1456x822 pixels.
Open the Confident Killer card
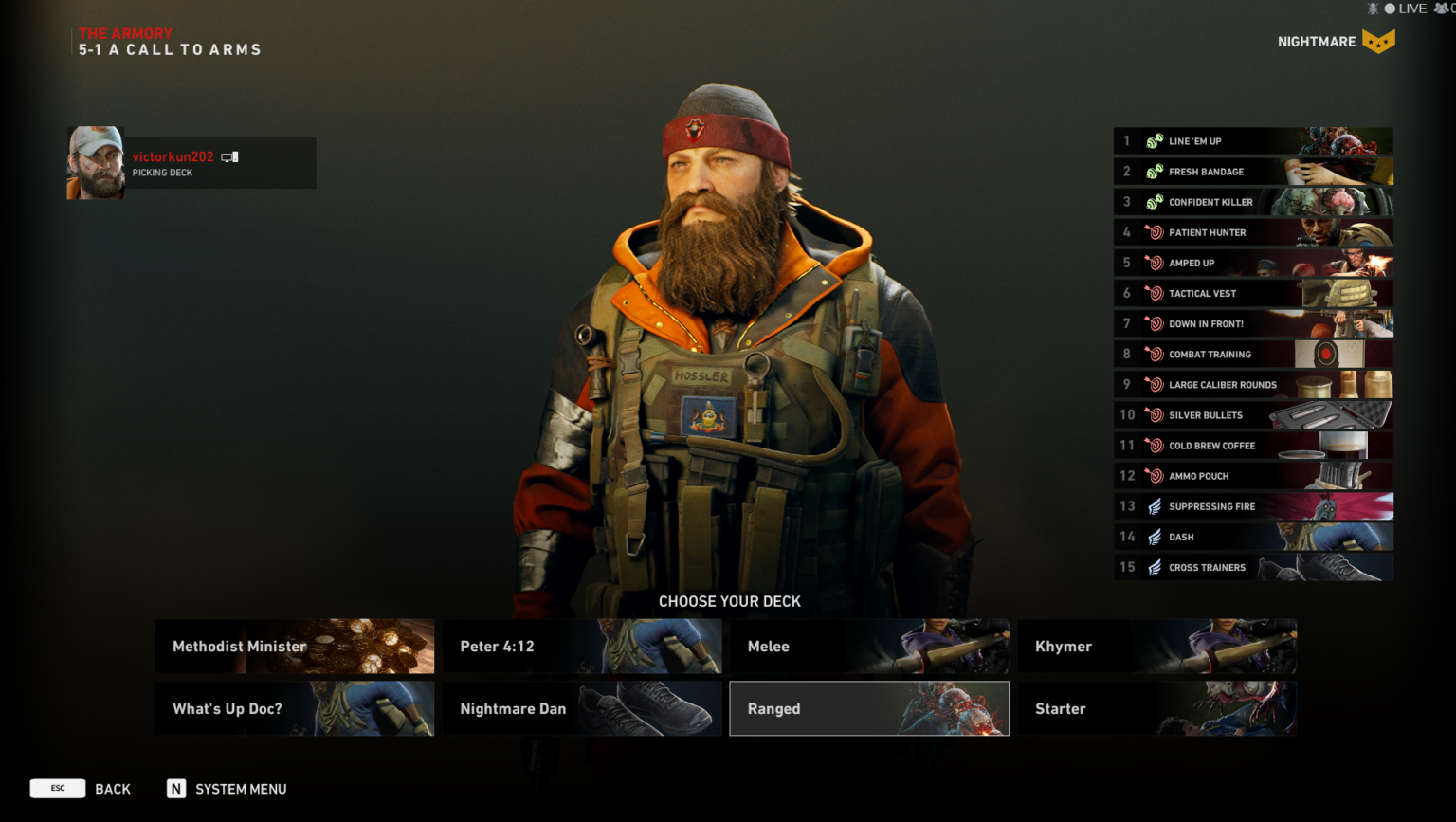tap(1253, 202)
